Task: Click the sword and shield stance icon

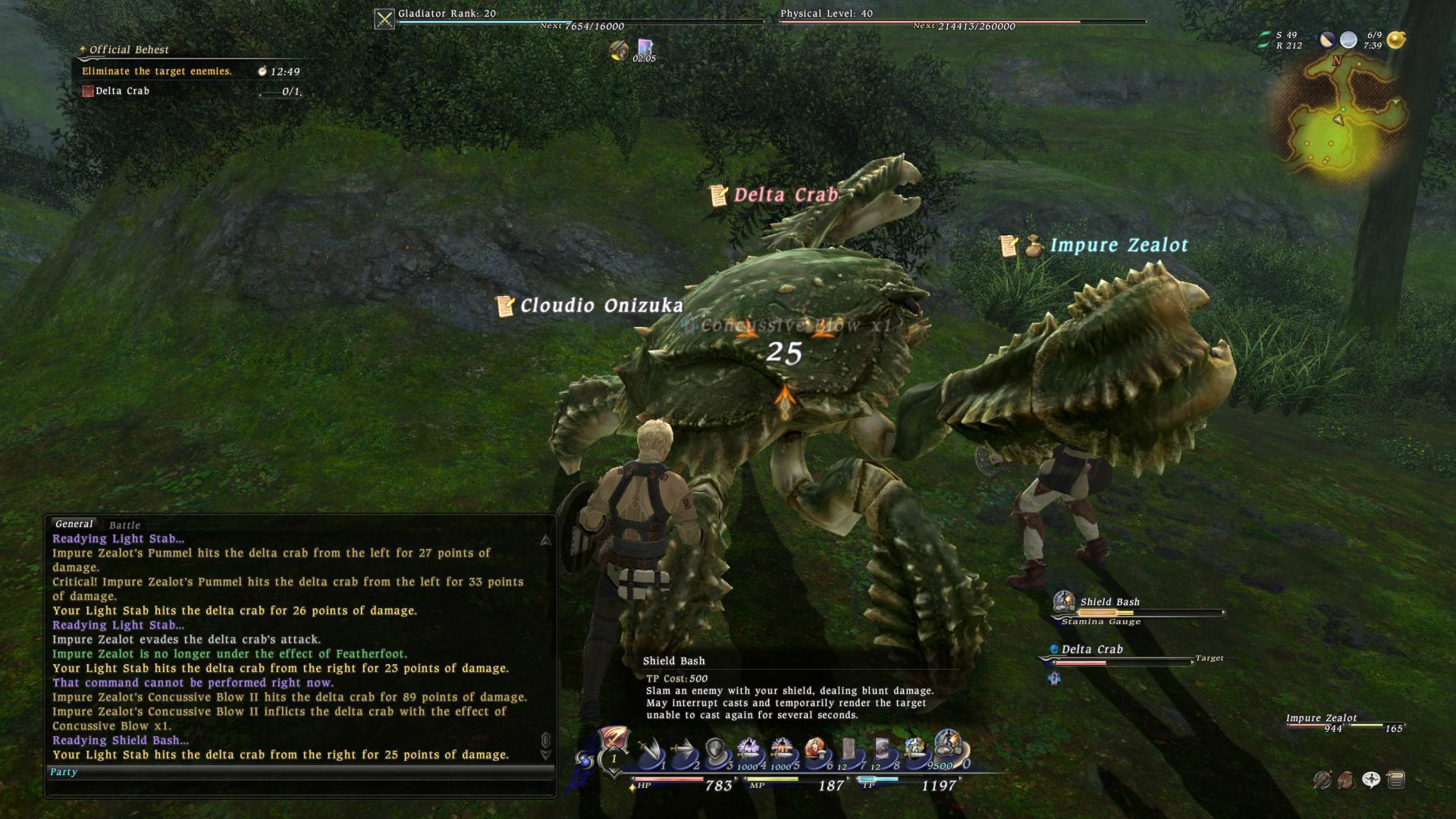Action: pyautogui.click(x=1323, y=779)
